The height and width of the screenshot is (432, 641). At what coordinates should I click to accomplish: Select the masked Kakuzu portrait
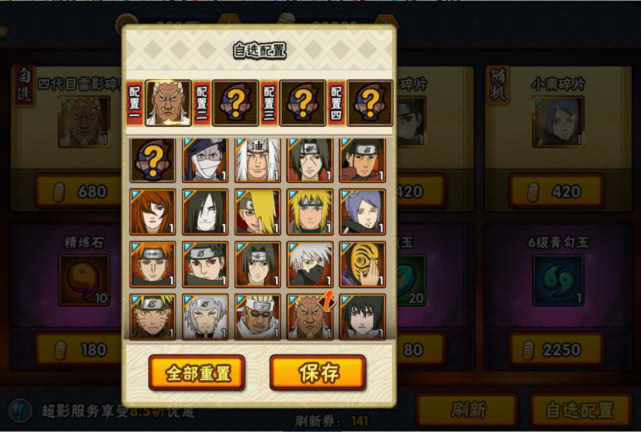[205, 159]
